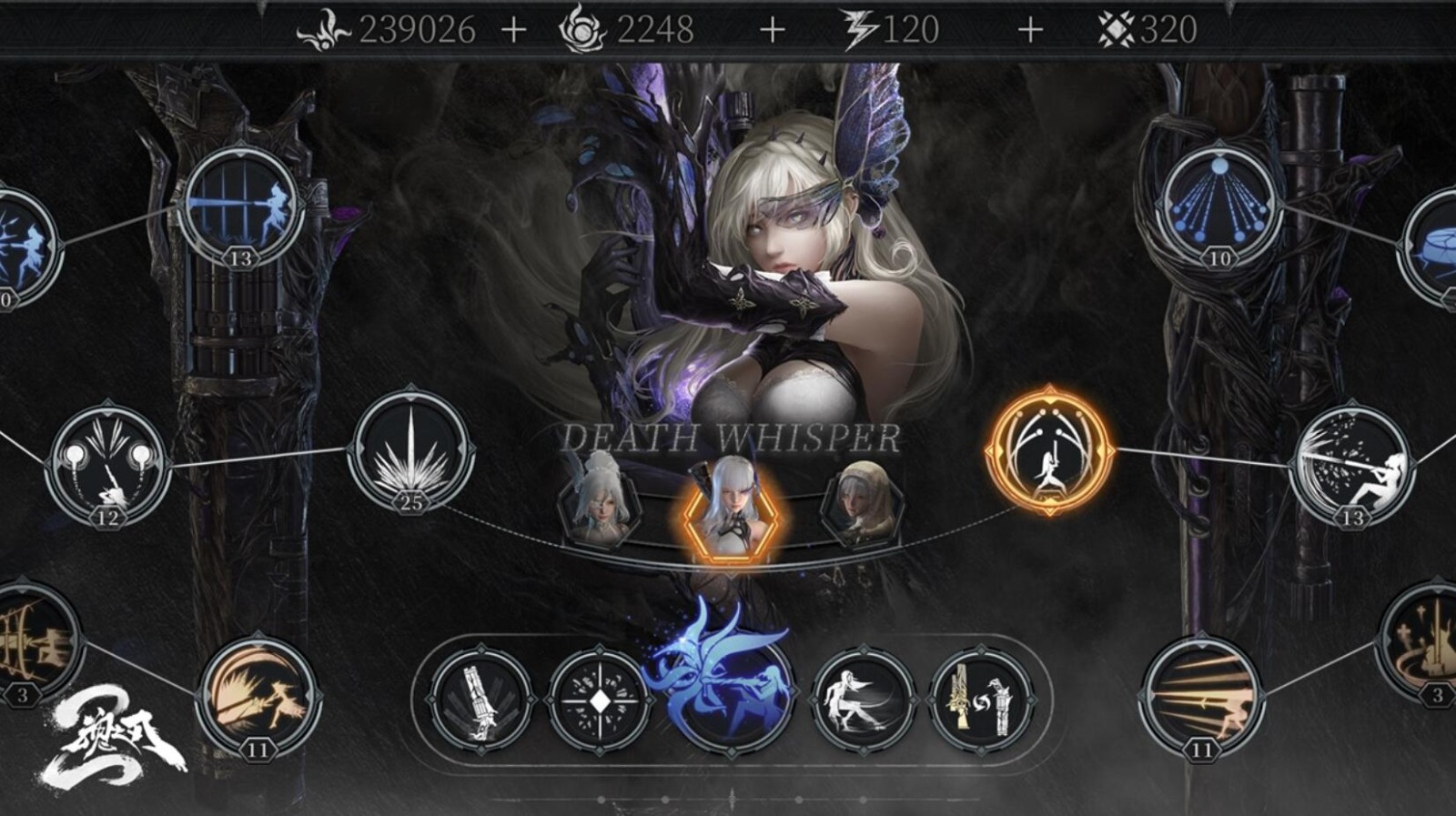Add more of the 120 lightning currency
Image resolution: width=1456 pixels, height=816 pixels.
1029,30
